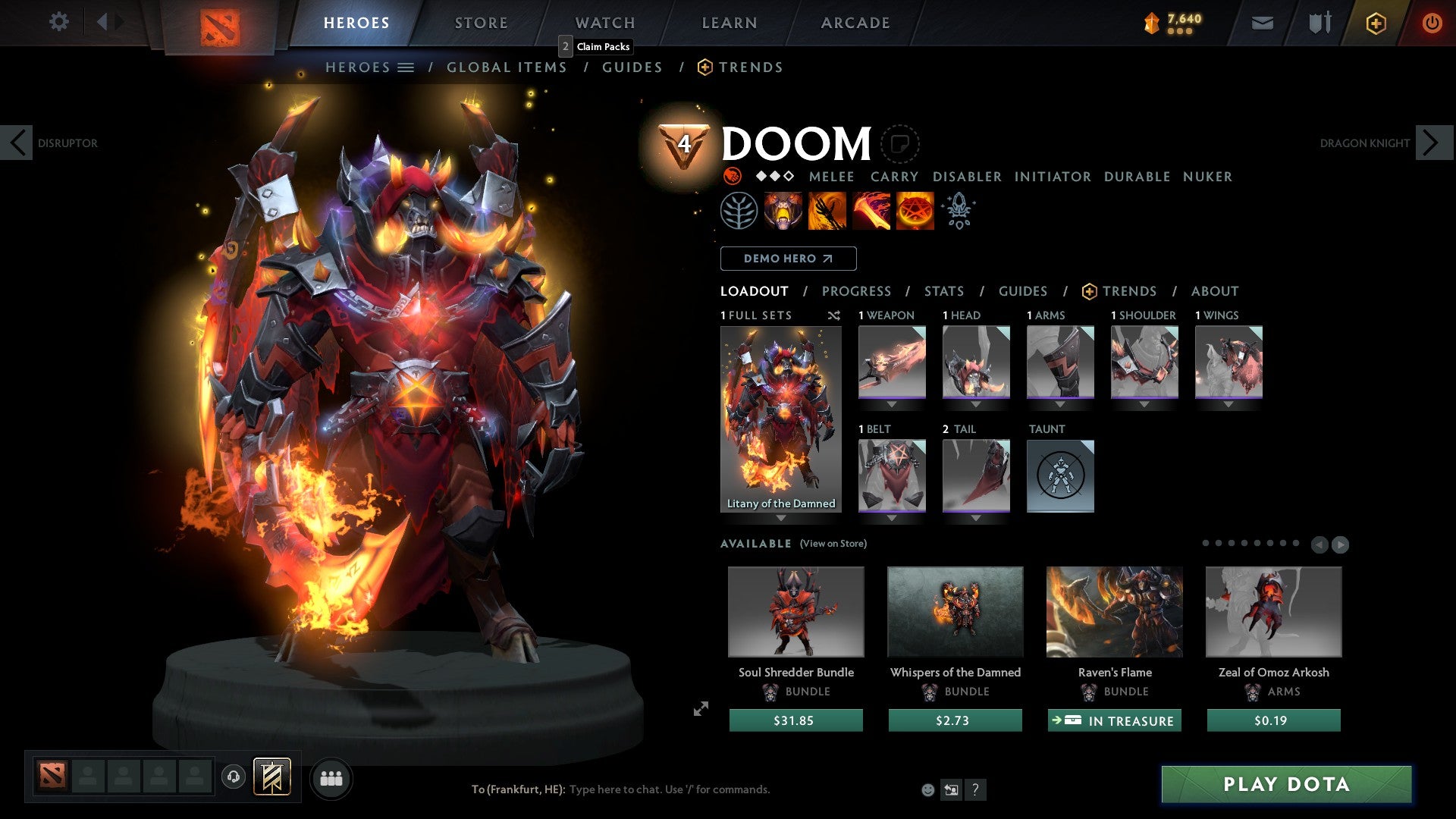Click the friends list icon near the party slots
The height and width of the screenshot is (819, 1456).
[x=330, y=777]
